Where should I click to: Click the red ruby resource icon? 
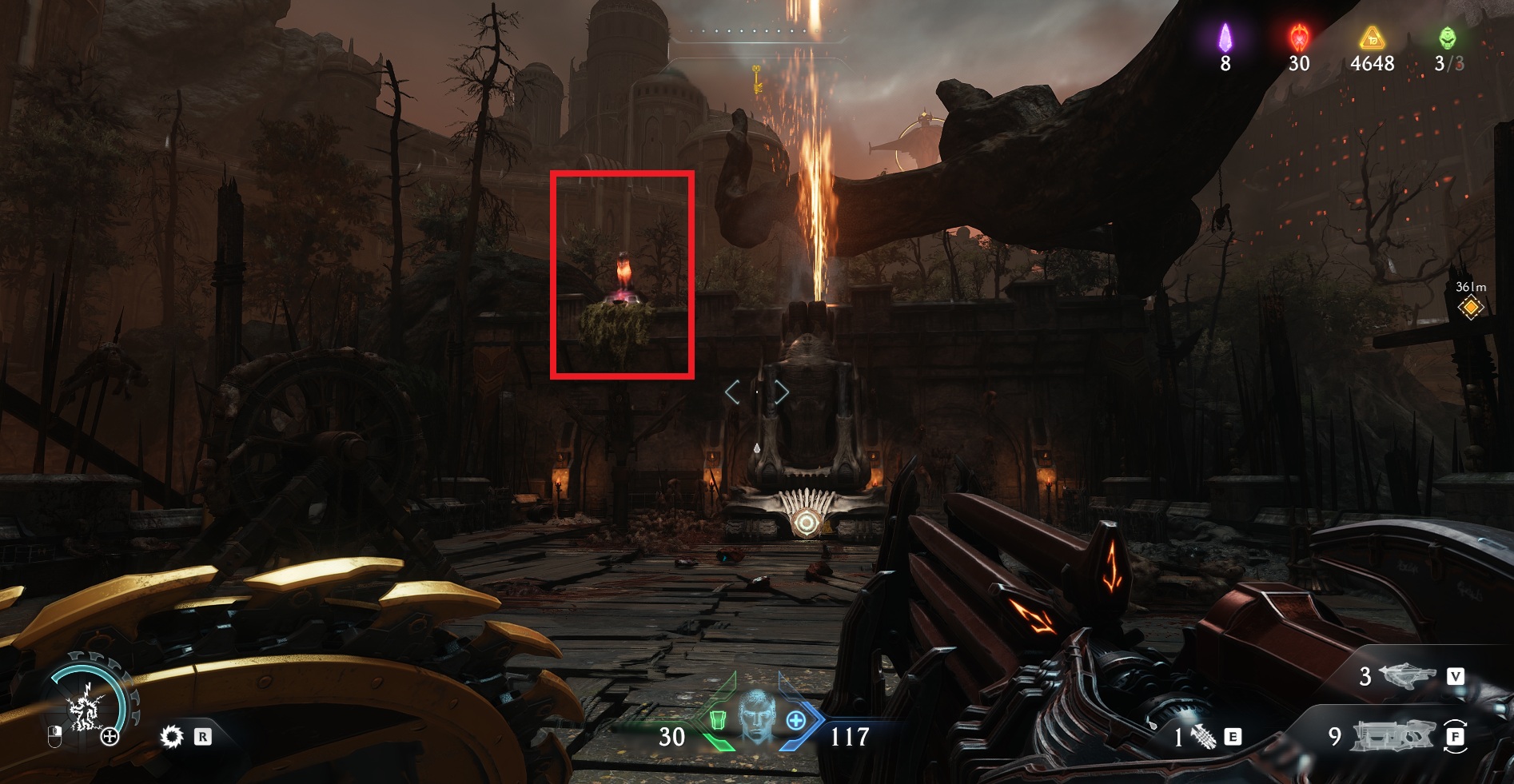[1299, 38]
